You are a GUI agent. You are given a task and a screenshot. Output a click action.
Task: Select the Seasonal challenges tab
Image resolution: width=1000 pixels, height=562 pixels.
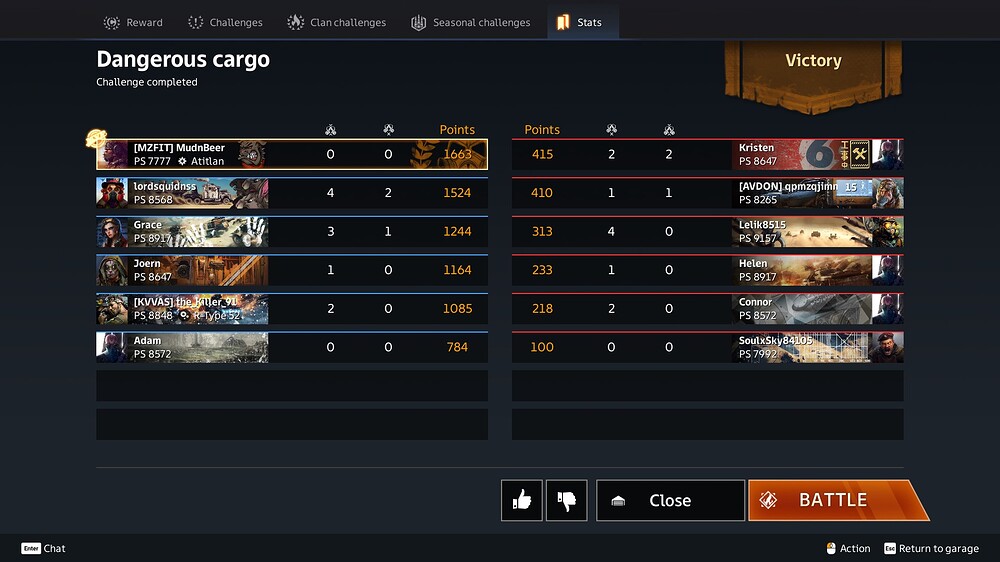(x=470, y=22)
